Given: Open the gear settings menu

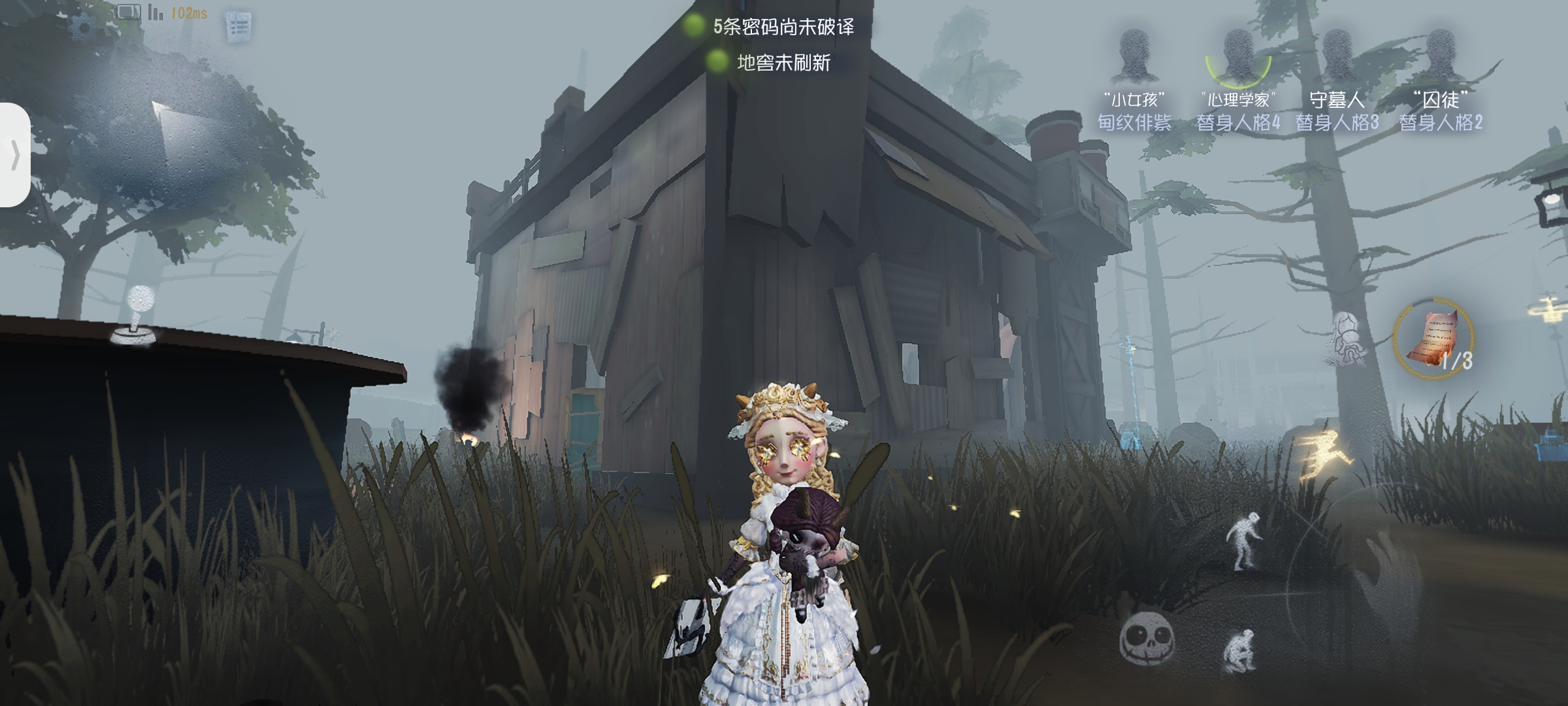Looking at the screenshot, I should point(84,27).
